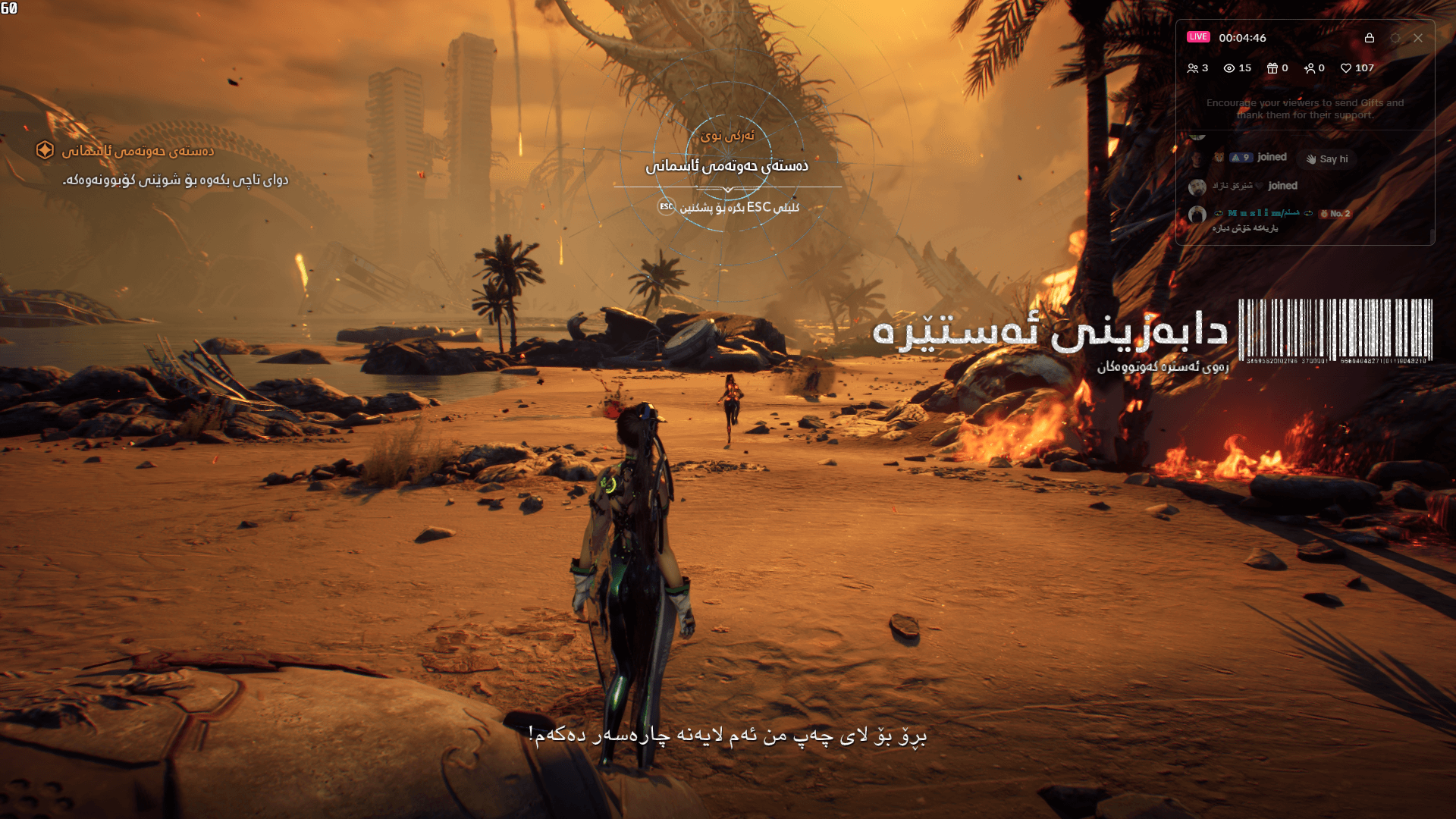The image size is (1456, 819).
Task: Click the eye viewer-count icon
Action: (x=1229, y=68)
